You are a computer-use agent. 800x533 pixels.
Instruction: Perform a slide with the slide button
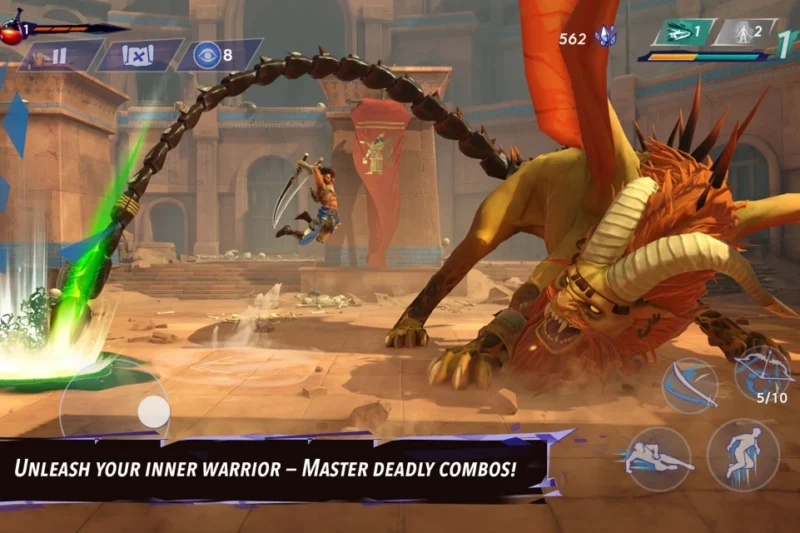pyautogui.click(x=657, y=458)
